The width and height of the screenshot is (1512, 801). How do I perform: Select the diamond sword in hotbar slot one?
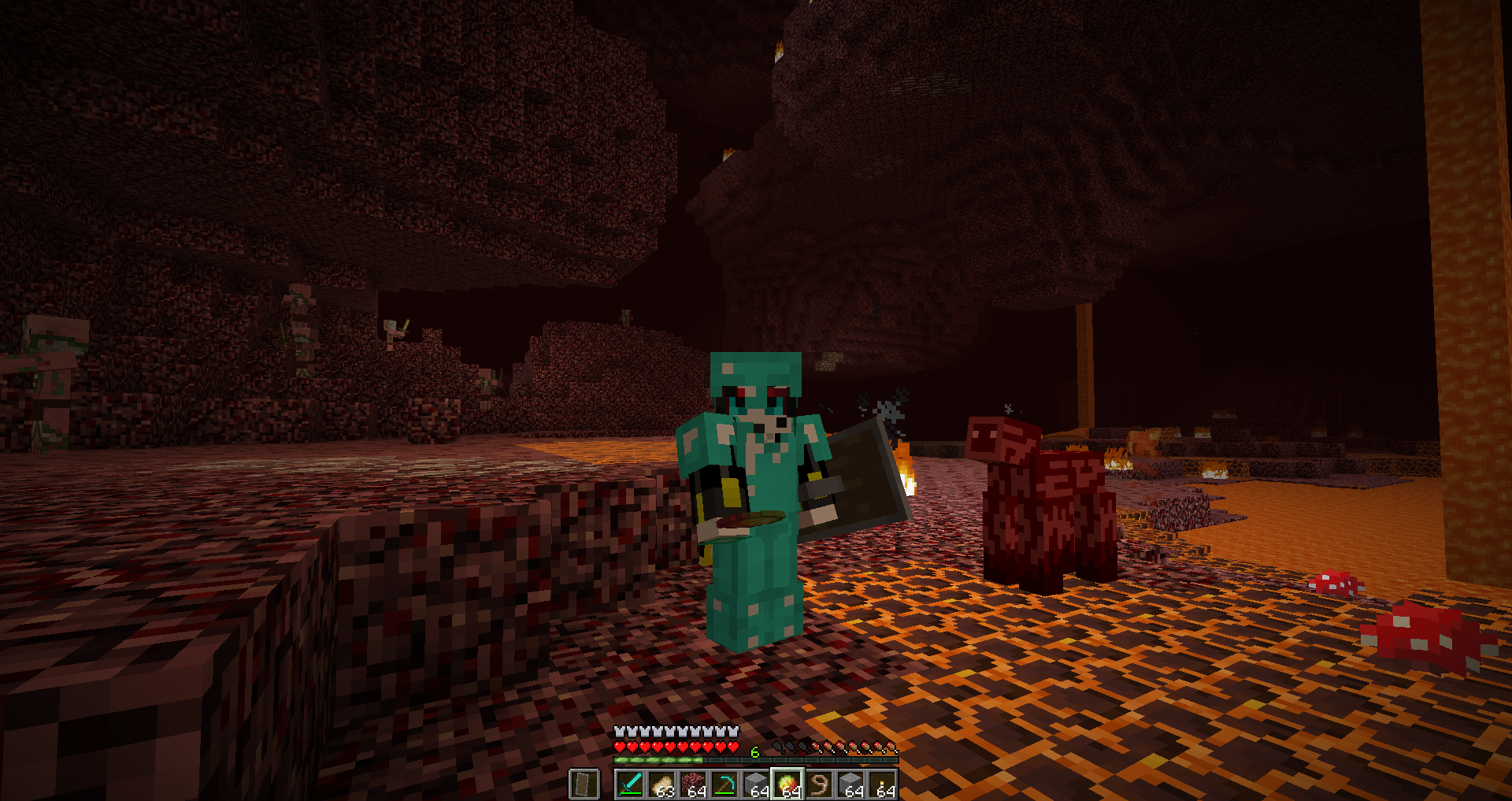[x=630, y=784]
